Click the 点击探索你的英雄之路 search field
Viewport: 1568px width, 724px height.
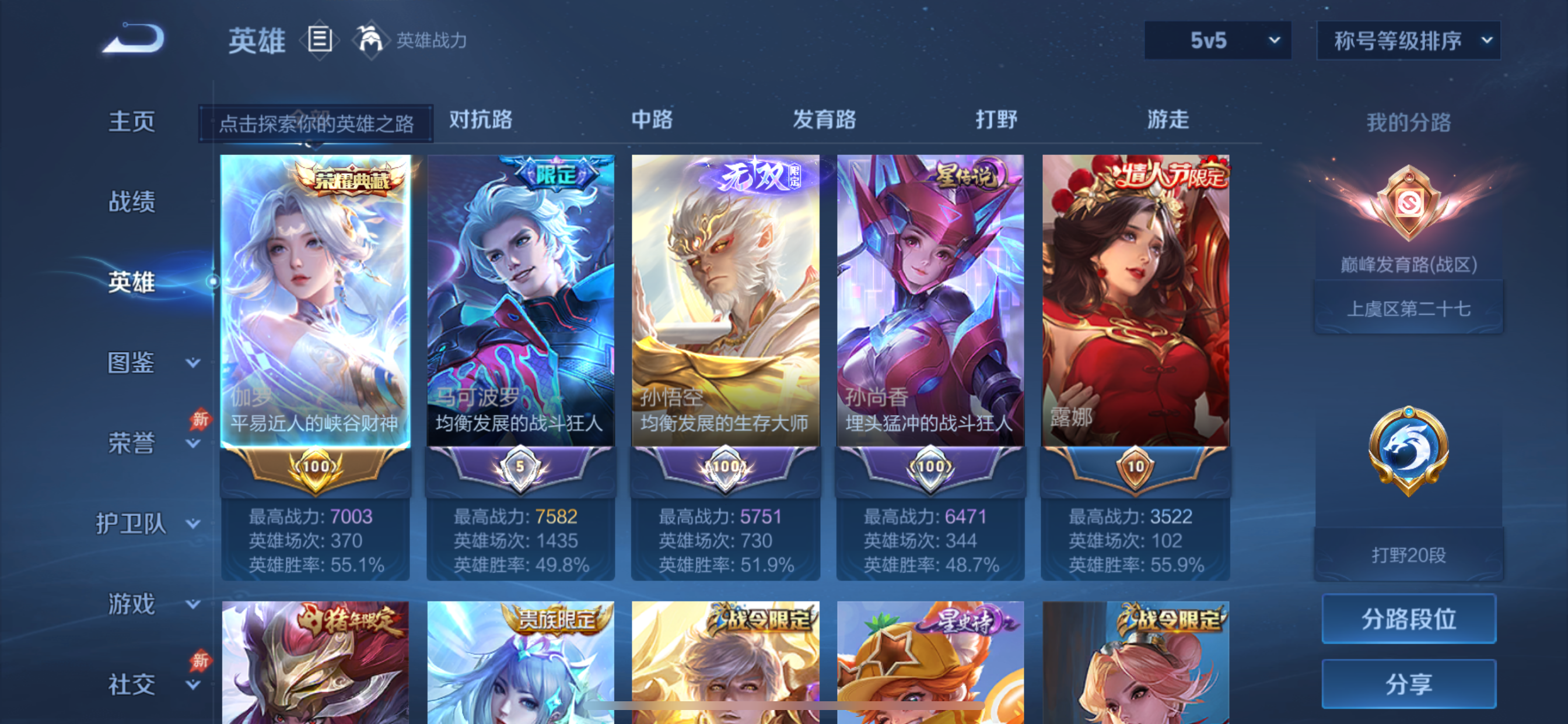point(318,122)
